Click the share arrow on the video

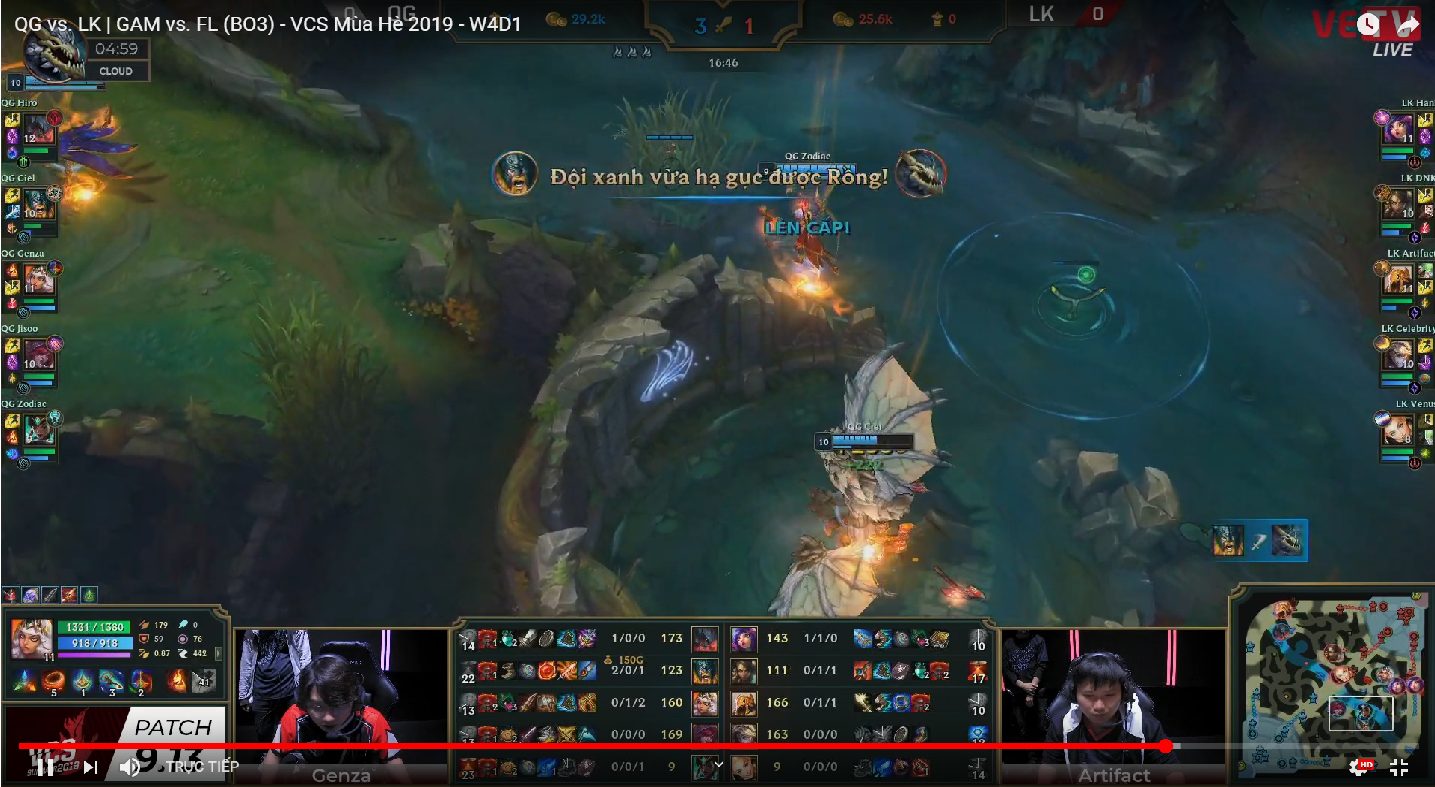1408,26
